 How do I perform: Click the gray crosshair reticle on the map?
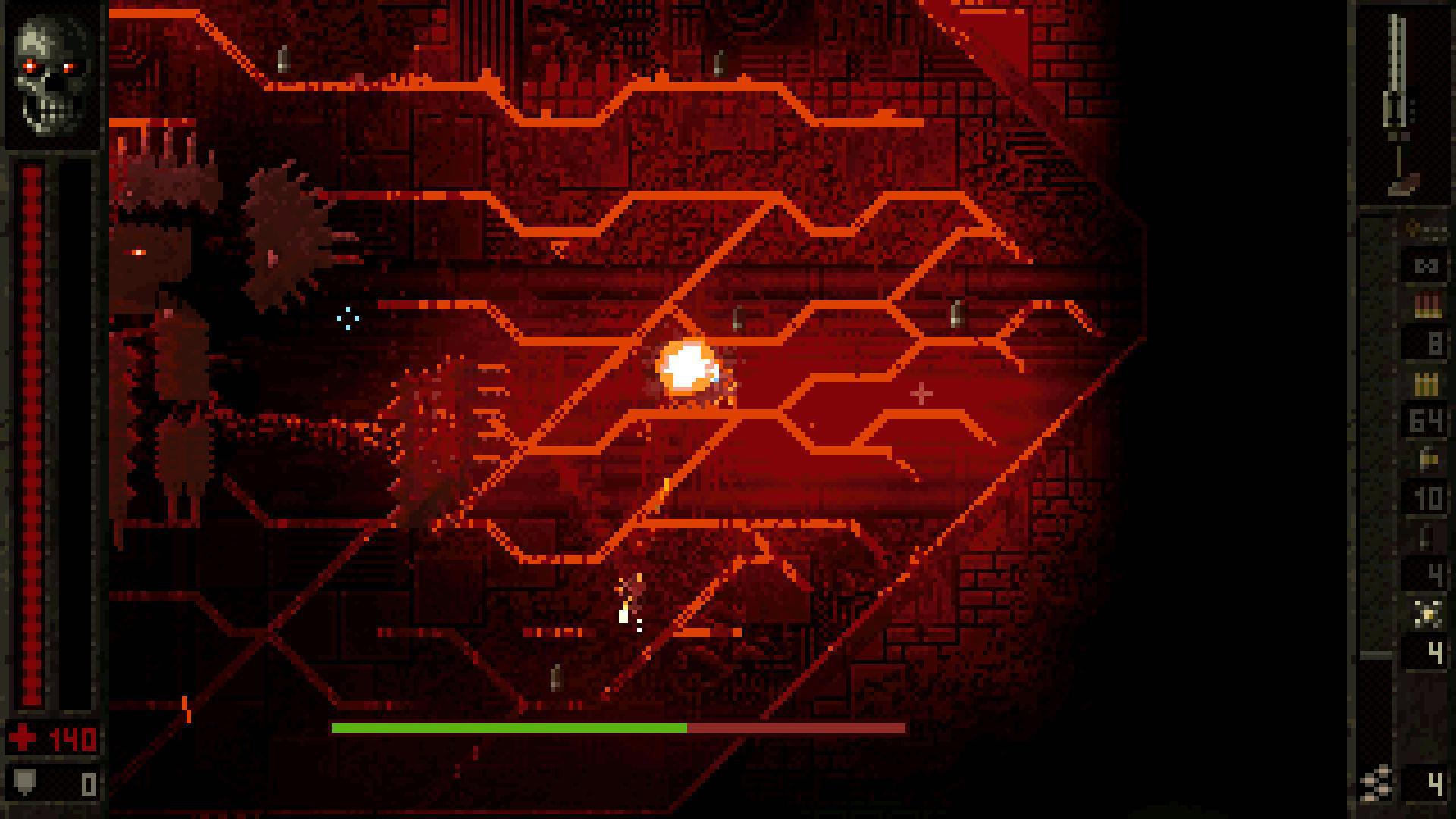[x=920, y=393]
